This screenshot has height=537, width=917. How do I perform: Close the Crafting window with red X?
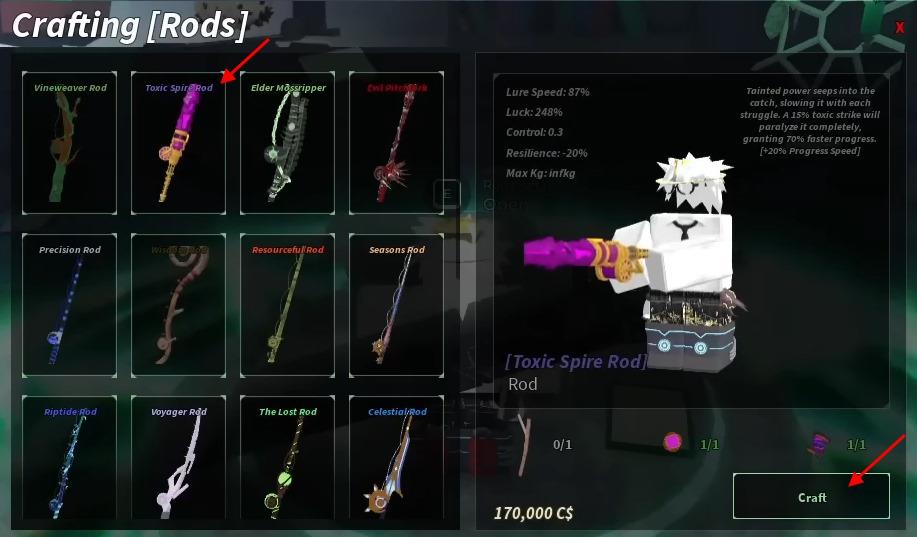click(899, 28)
